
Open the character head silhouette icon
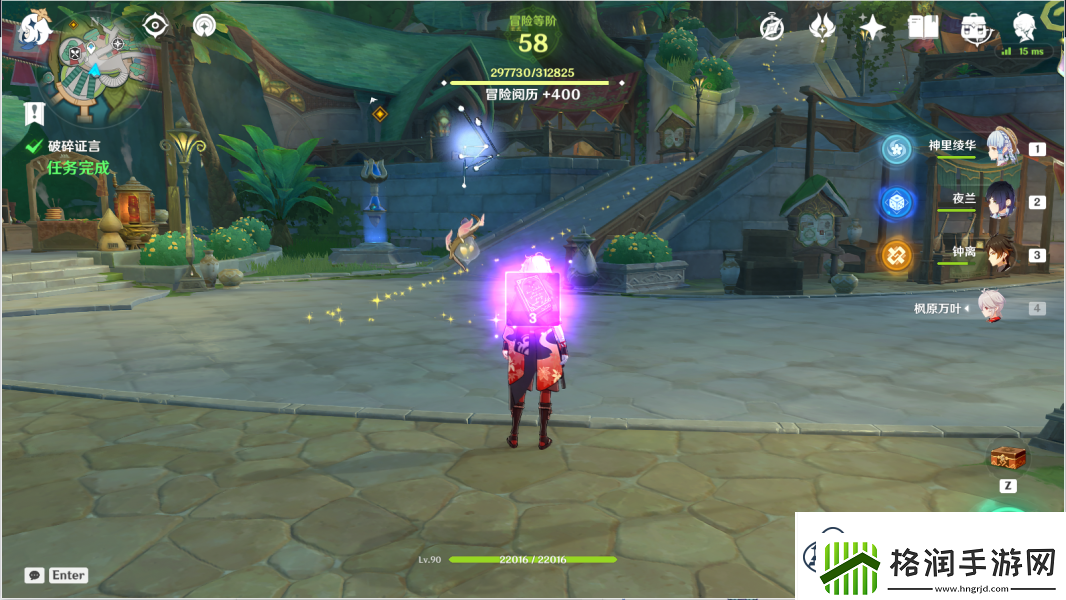click(1024, 27)
